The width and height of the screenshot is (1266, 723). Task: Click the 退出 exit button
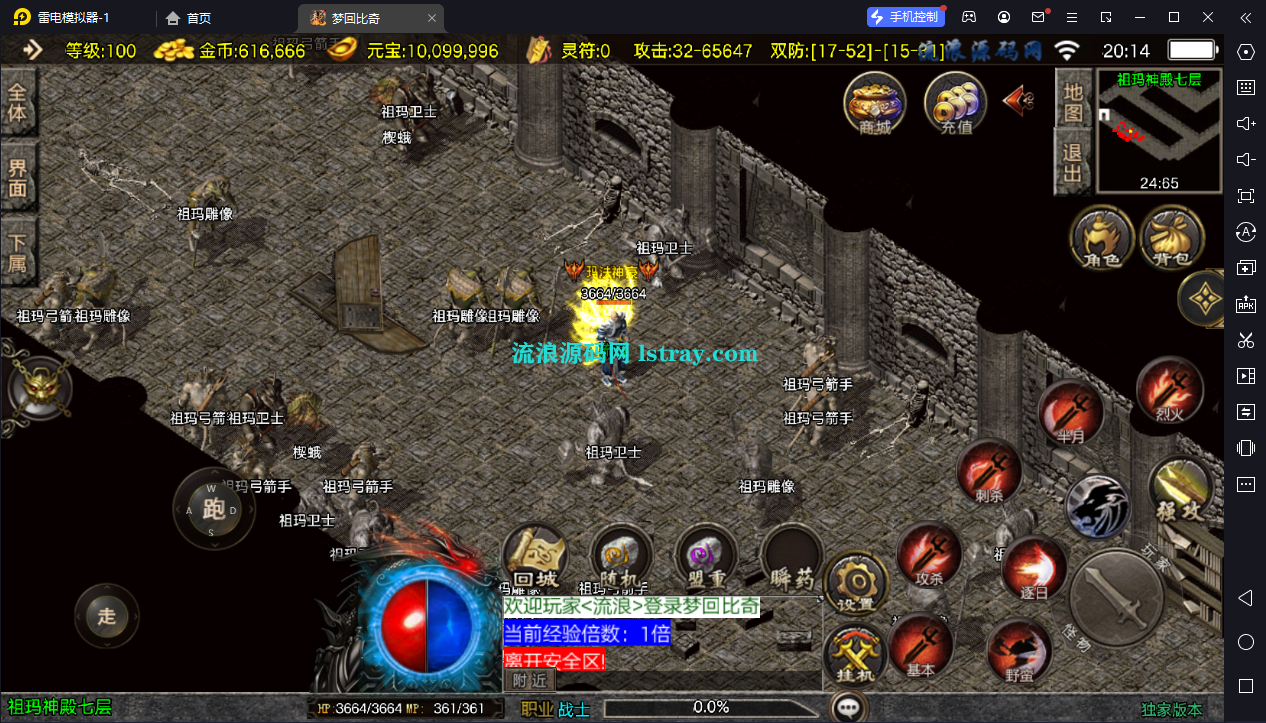[x=1072, y=163]
